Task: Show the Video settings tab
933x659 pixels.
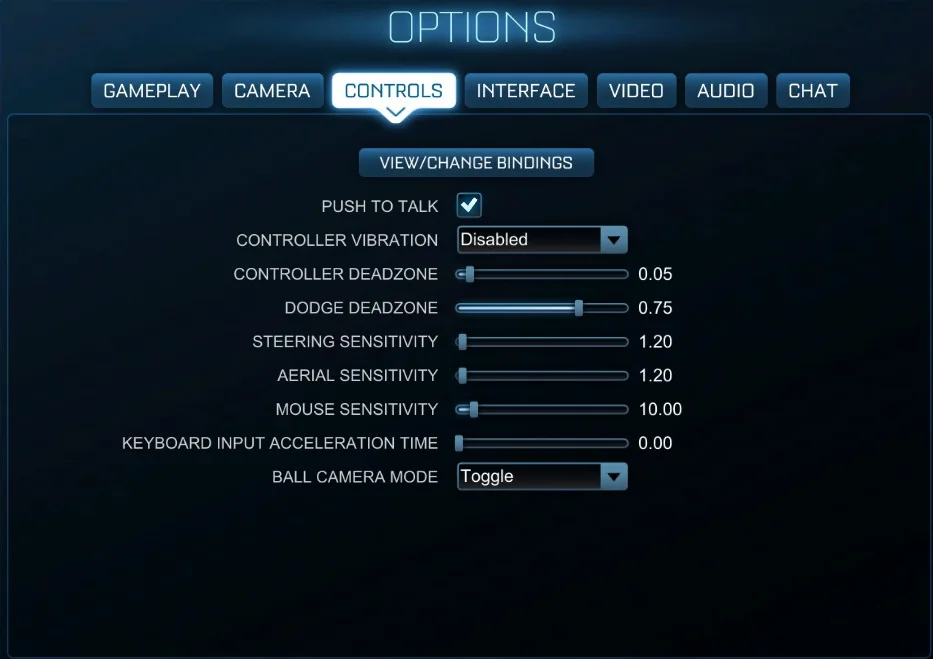Action: tap(636, 91)
